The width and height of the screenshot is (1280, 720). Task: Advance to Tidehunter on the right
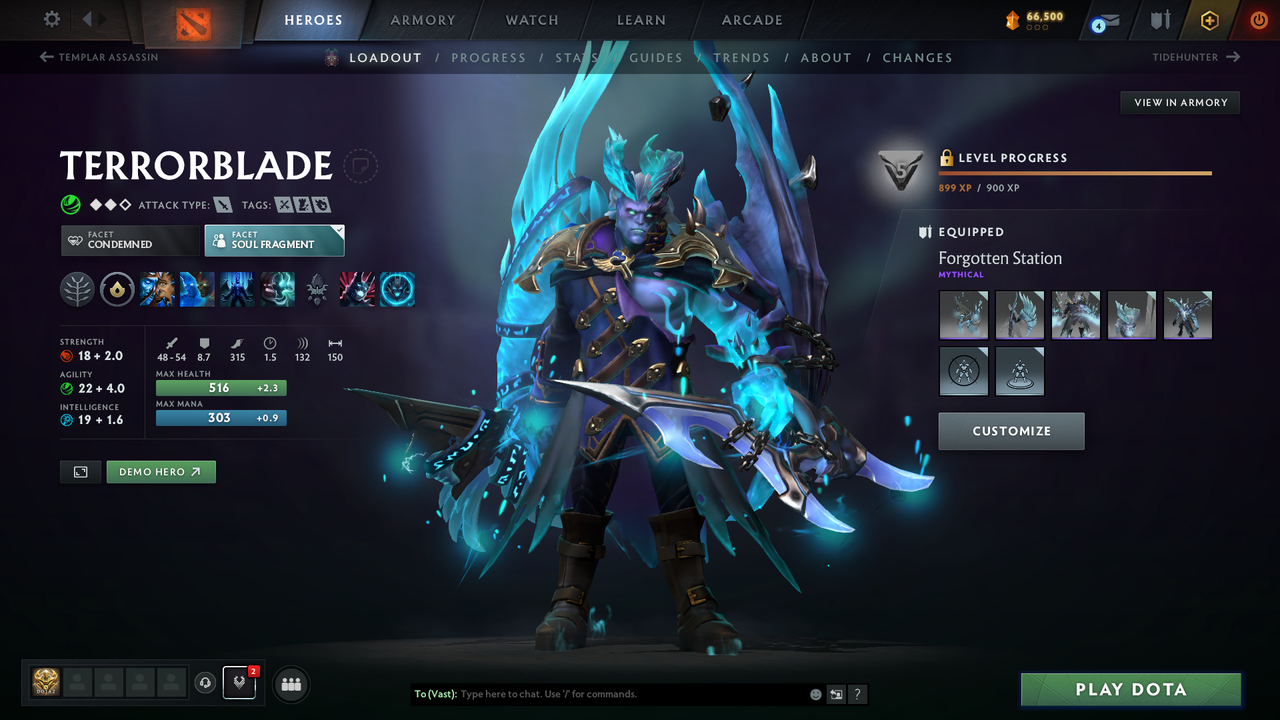coord(1195,57)
